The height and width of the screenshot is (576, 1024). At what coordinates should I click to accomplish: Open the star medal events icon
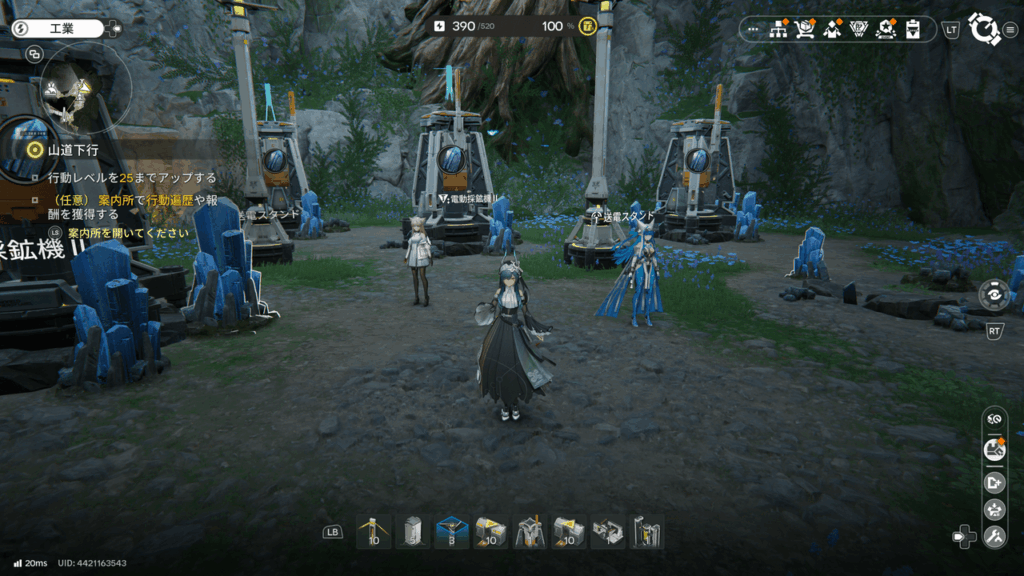pyautogui.click(x=885, y=29)
